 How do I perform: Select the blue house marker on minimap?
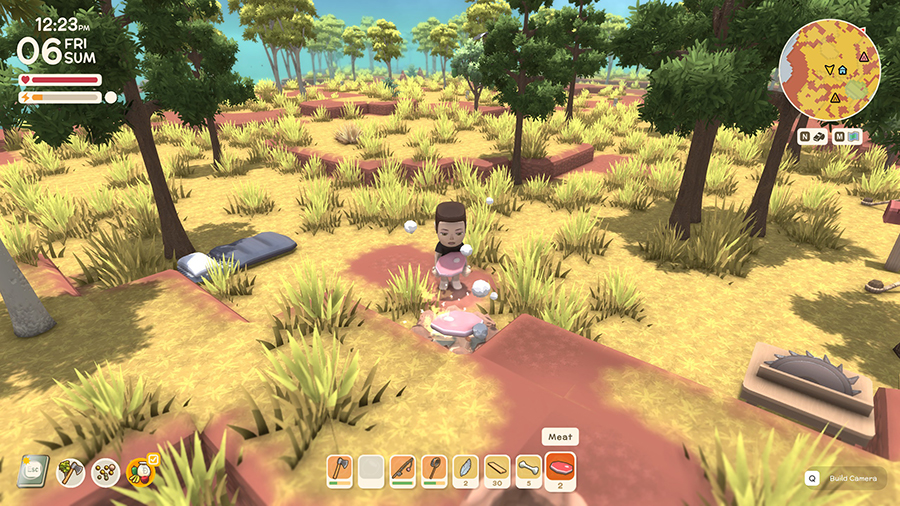(843, 71)
